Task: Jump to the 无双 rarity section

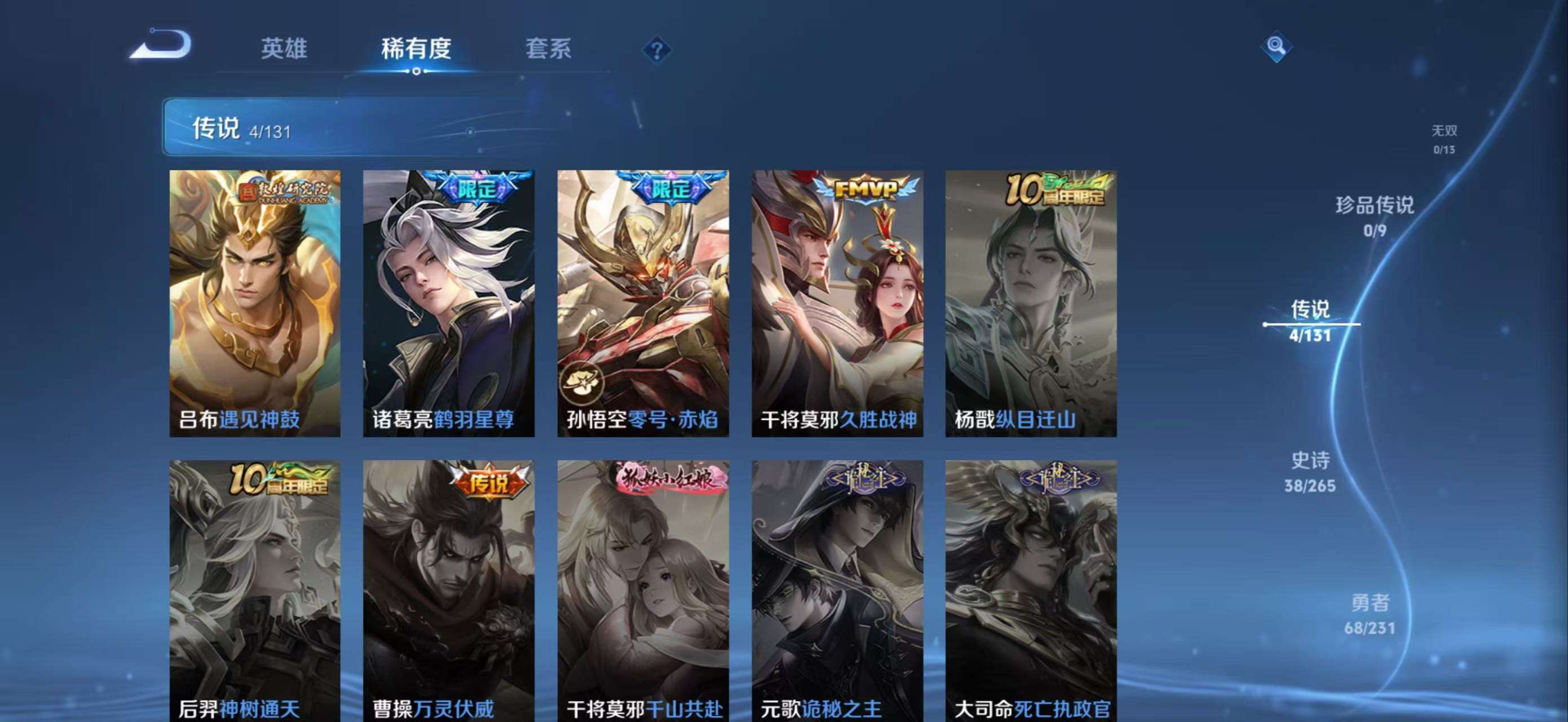Action: (x=1444, y=139)
